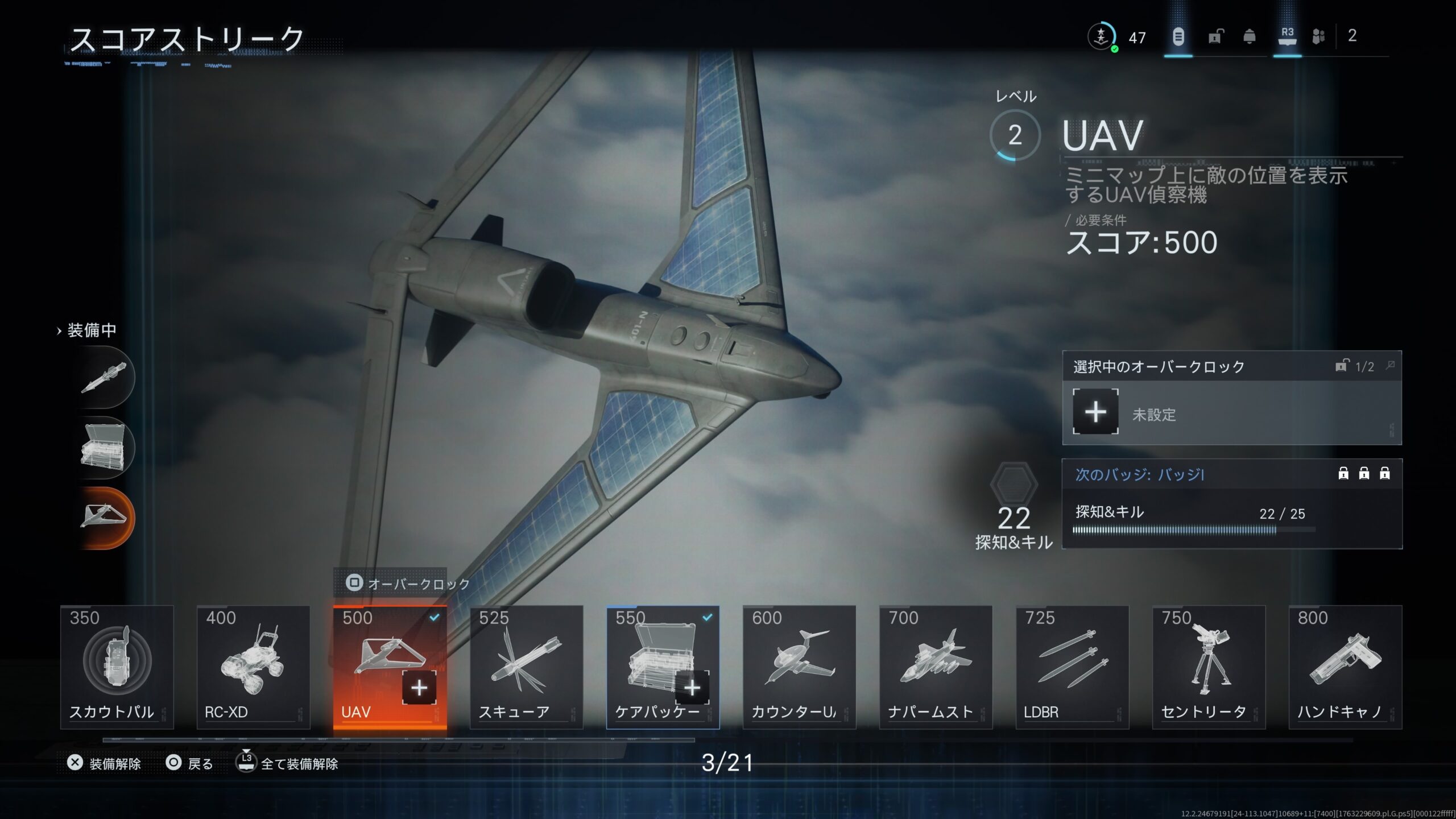Viewport: 1456px width, 819px height.
Task: Select the Sentry Turret scorestreak tile
Action: pos(1209,667)
